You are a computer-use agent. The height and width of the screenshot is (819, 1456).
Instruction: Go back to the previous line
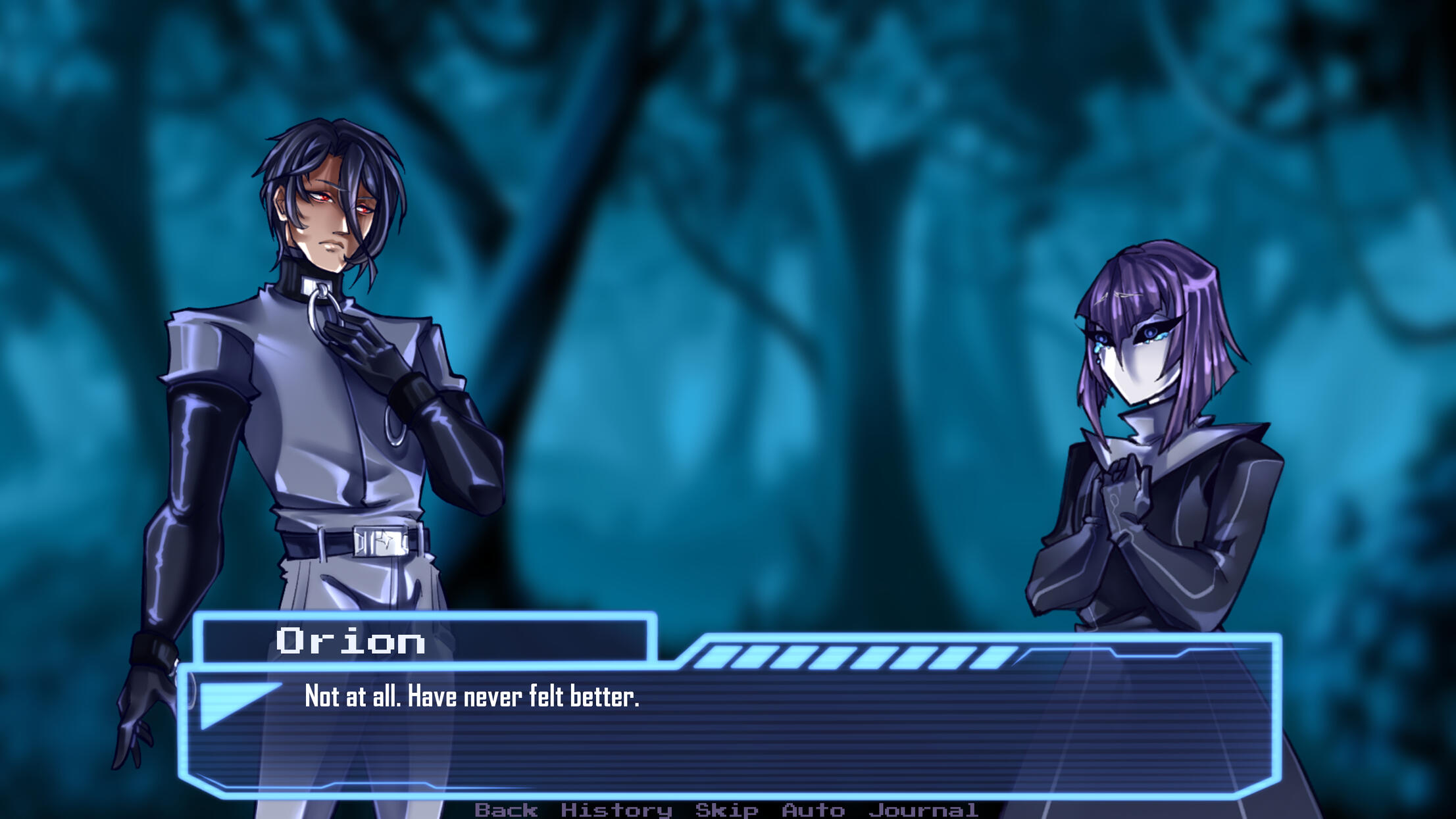(506, 810)
